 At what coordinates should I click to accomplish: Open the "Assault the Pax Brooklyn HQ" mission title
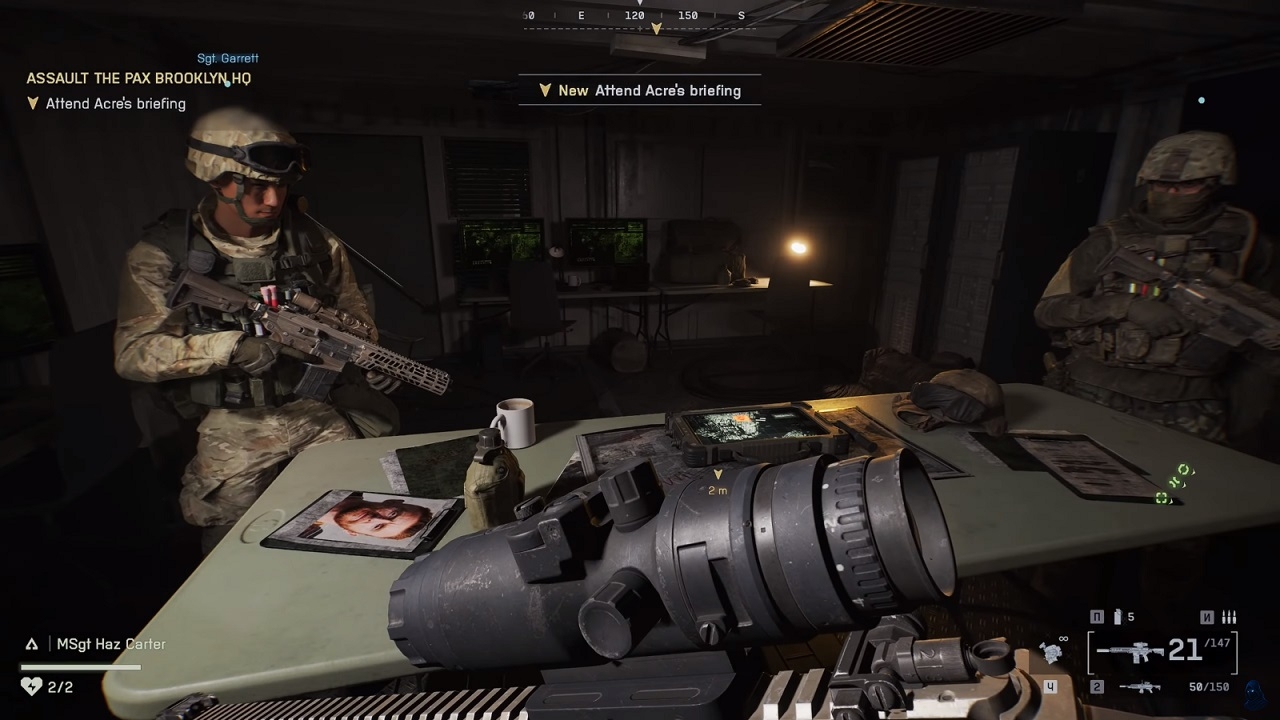coord(138,78)
